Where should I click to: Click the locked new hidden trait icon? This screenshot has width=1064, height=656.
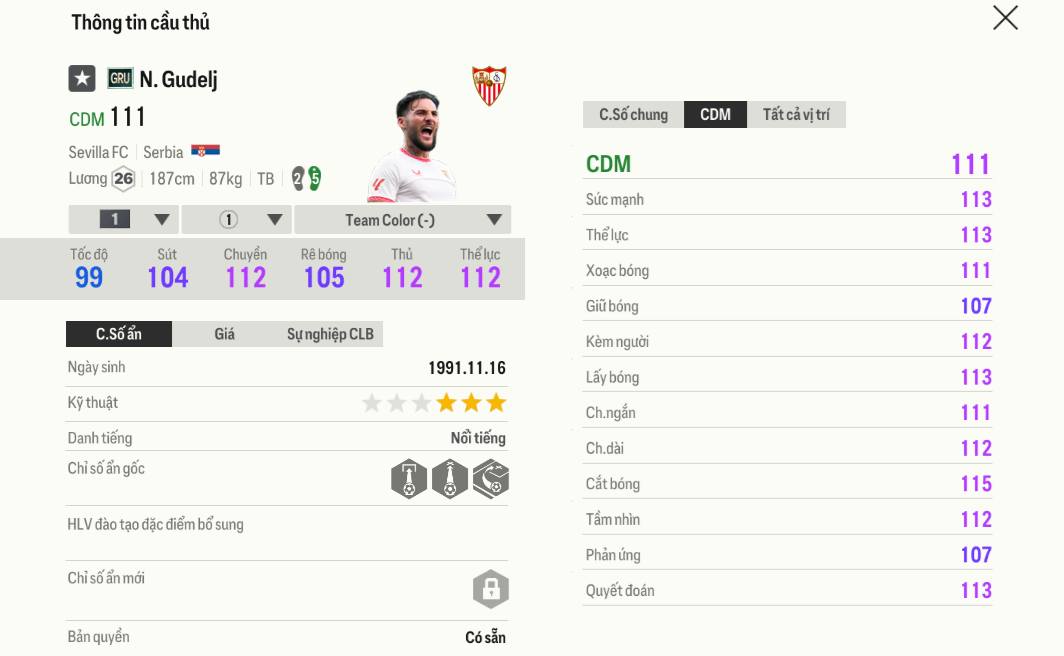pos(491,589)
